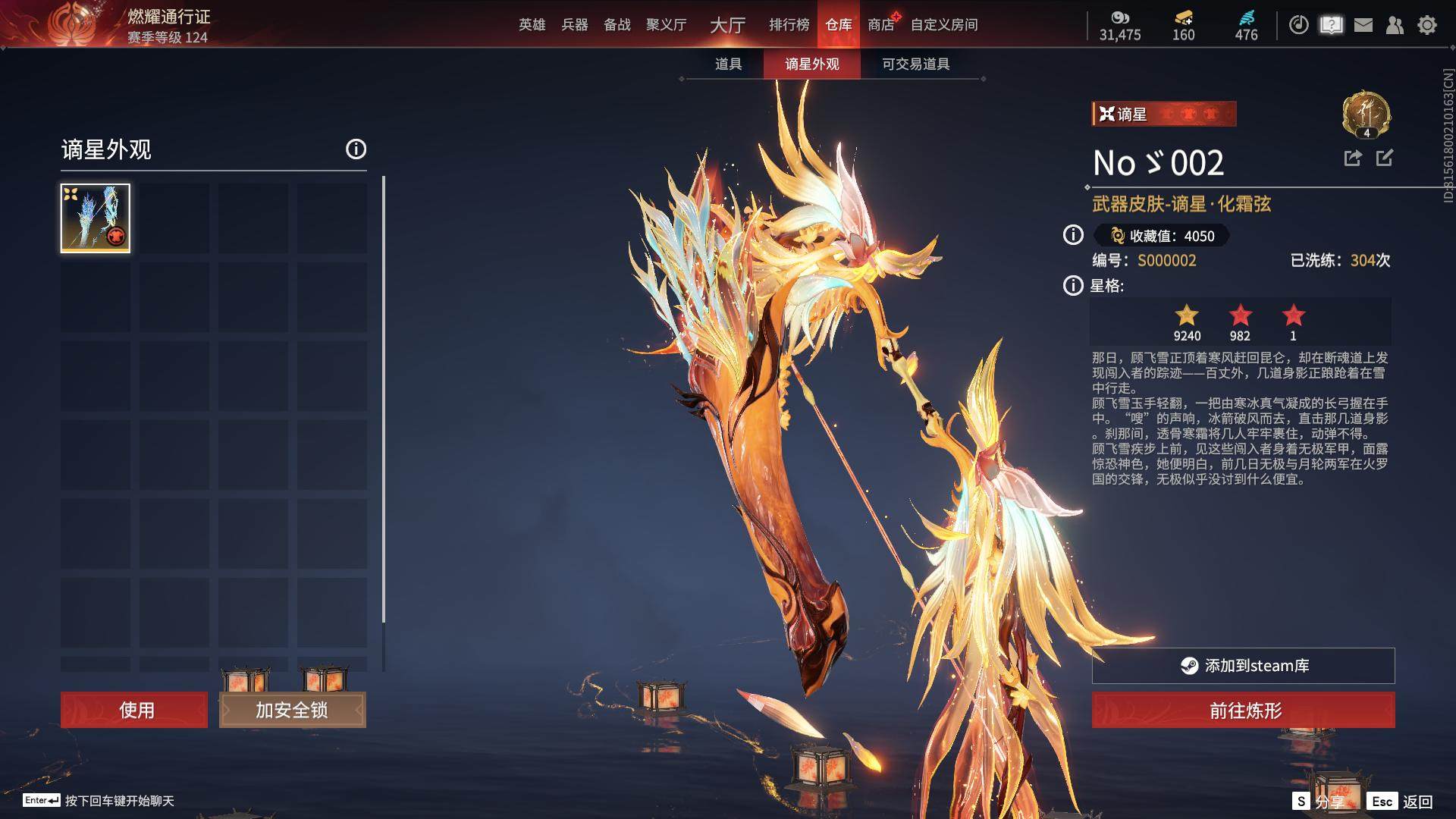Switch to the 可交易道具 tradable items tab
The height and width of the screenshot is (819, 1456).
[915, 64]
